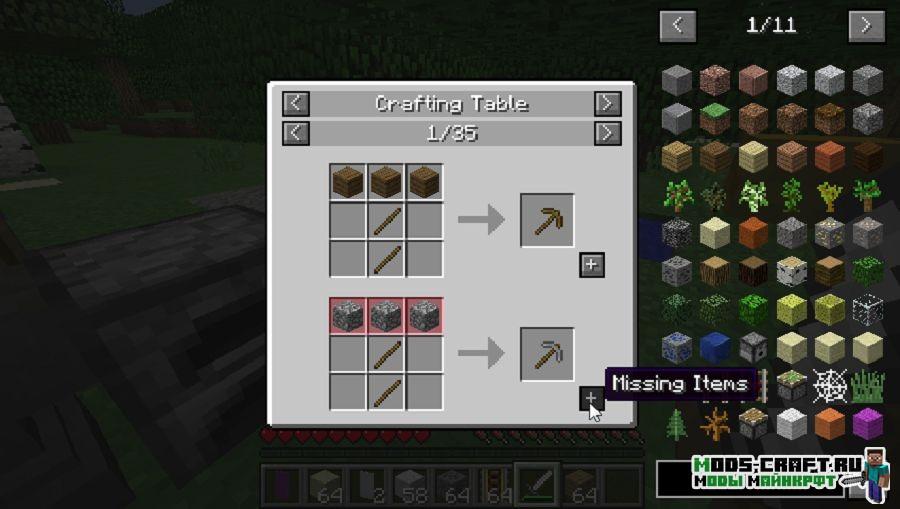Choose the purple wool block in the item list
900x509 pixels.
(868, 423)
